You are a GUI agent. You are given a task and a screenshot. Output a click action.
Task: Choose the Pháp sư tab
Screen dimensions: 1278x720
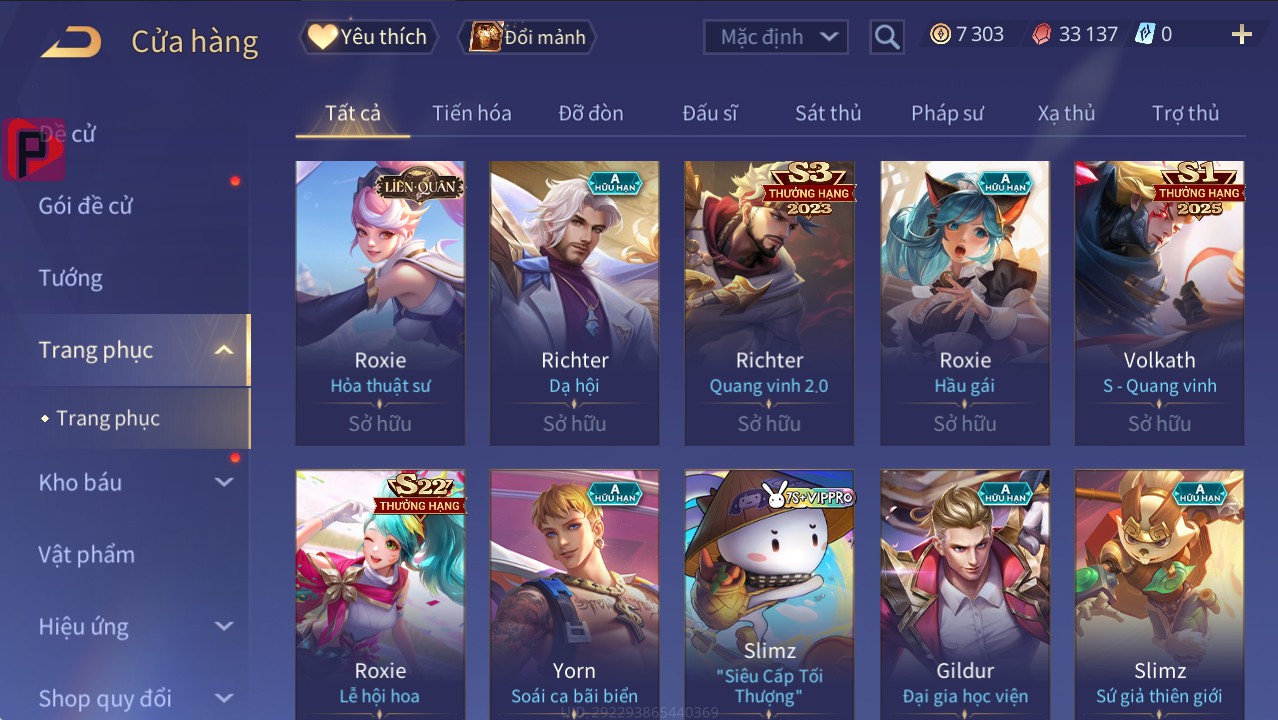[x=947, y=113]
